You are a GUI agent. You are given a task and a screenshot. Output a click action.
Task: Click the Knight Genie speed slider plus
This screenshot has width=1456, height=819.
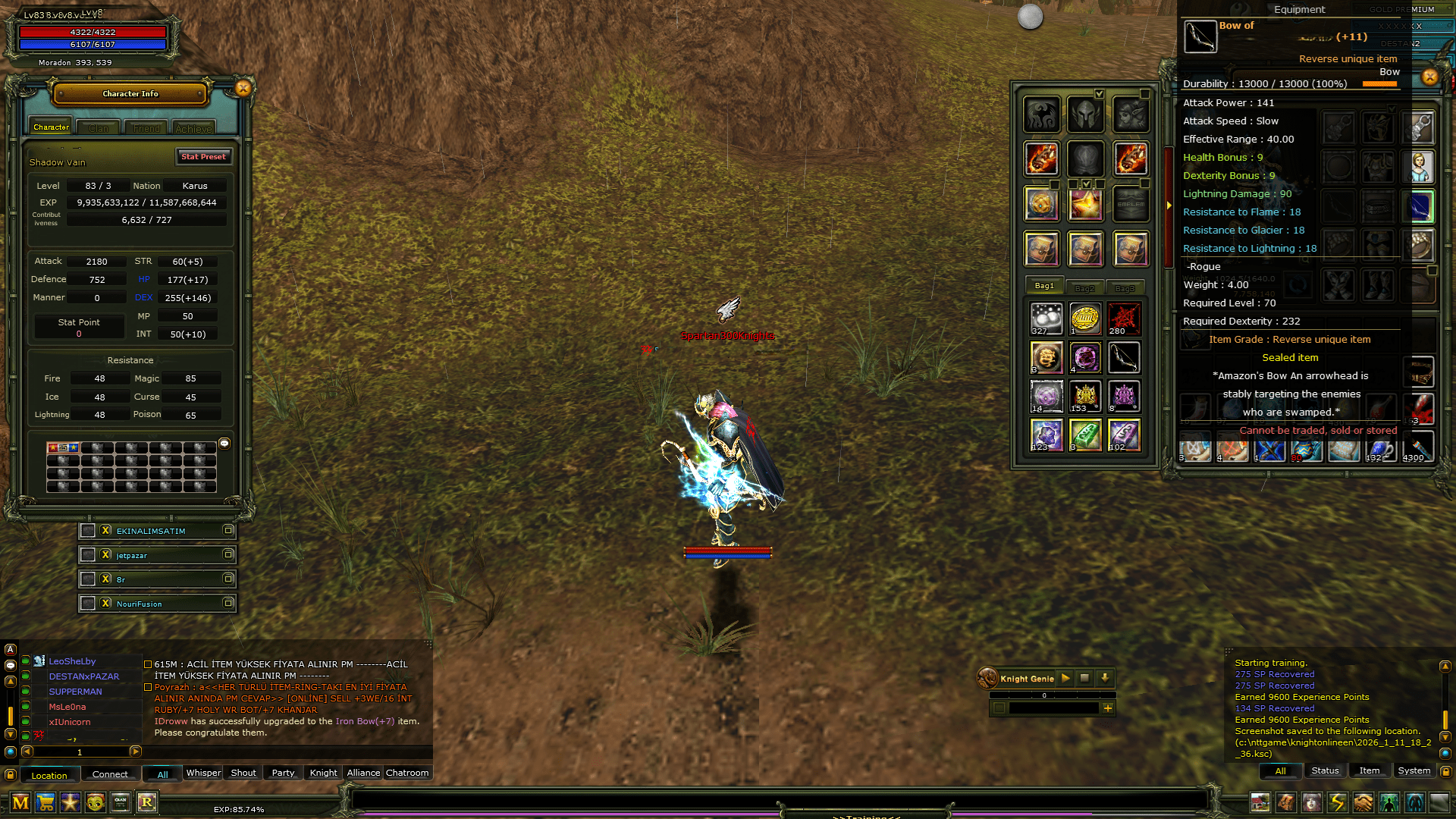tap(1109, 708)
